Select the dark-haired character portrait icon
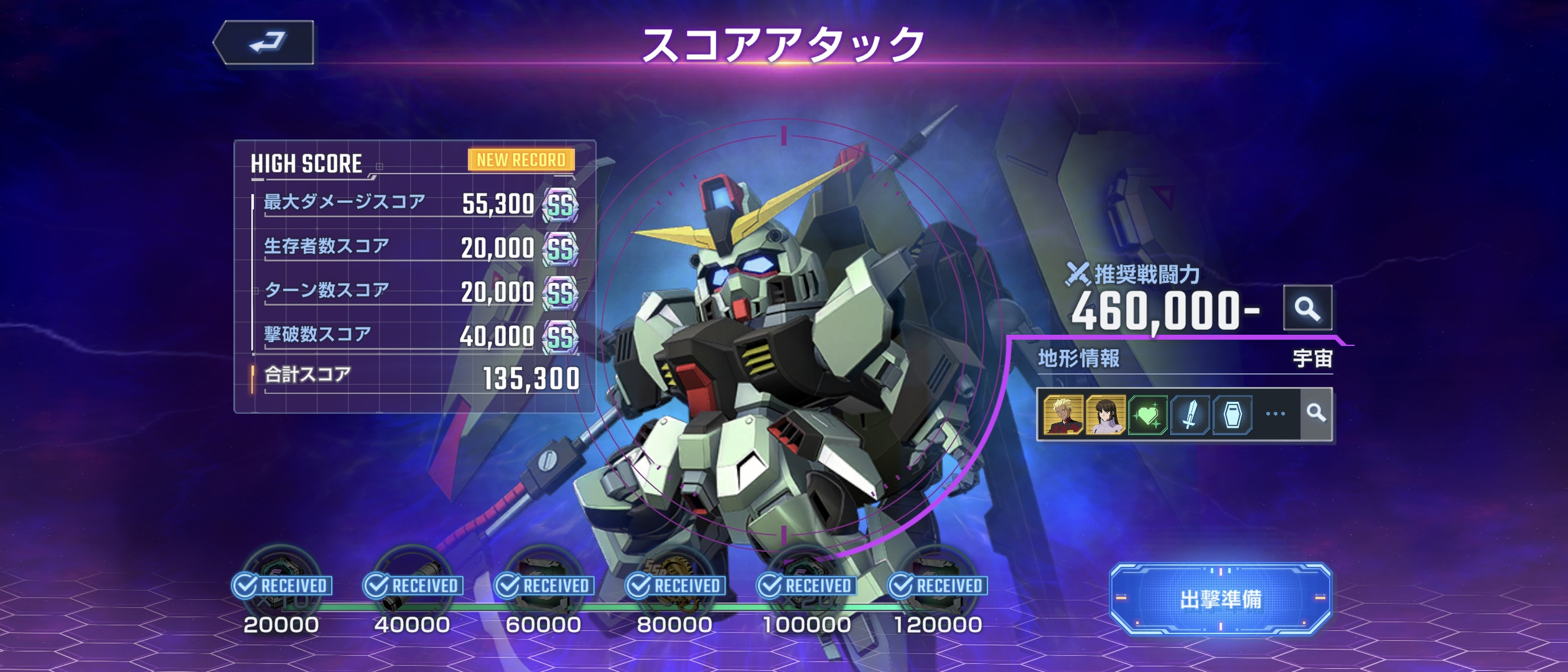 click(1105, 414)
